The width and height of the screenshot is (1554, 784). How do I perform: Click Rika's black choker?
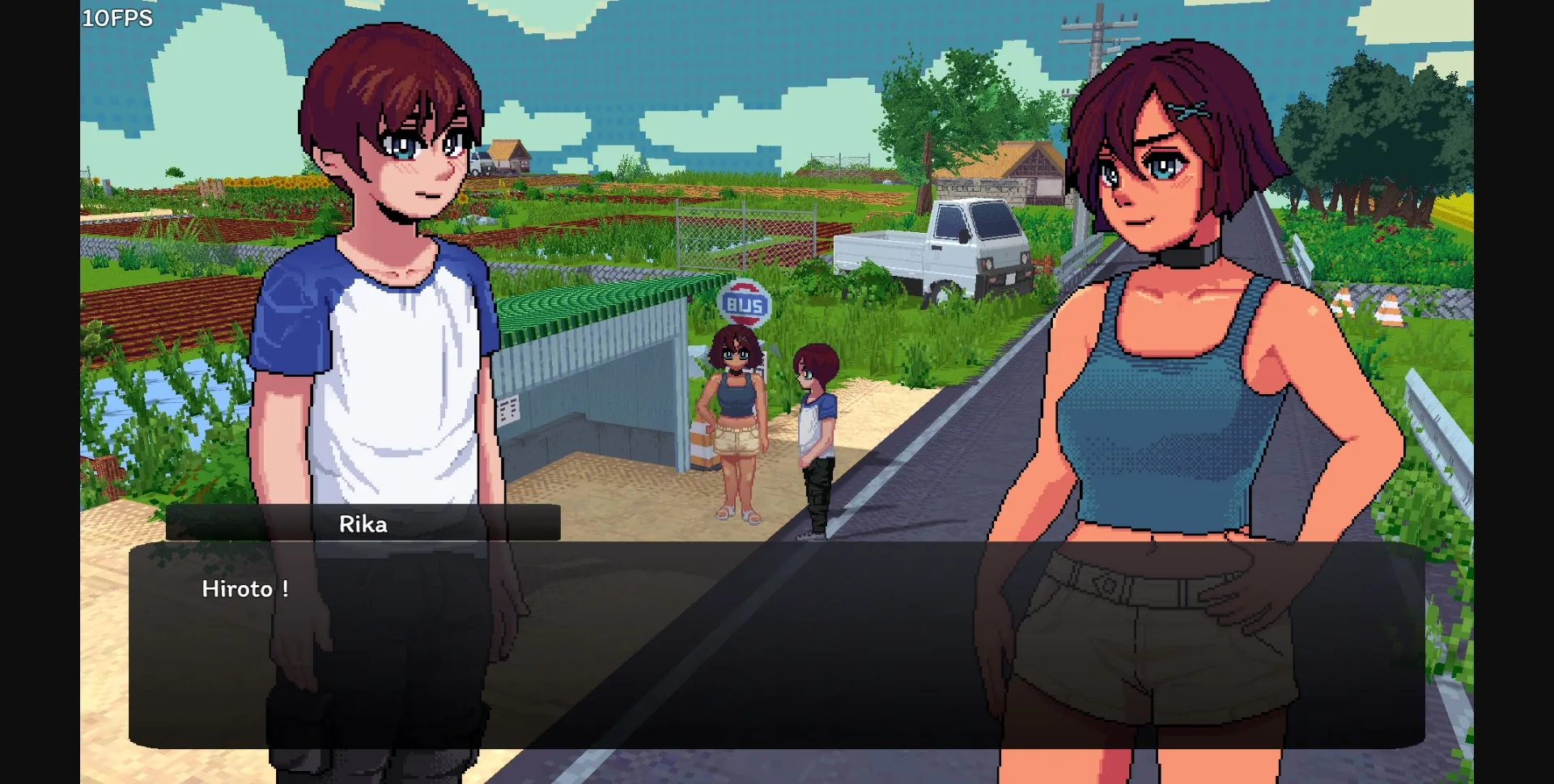1183,257
